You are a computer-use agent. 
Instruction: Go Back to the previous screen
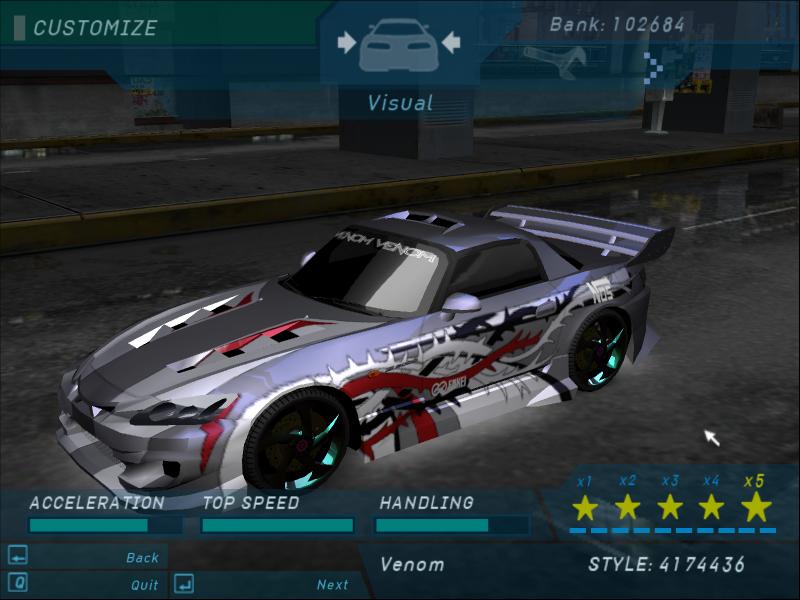tap(142, 558)
